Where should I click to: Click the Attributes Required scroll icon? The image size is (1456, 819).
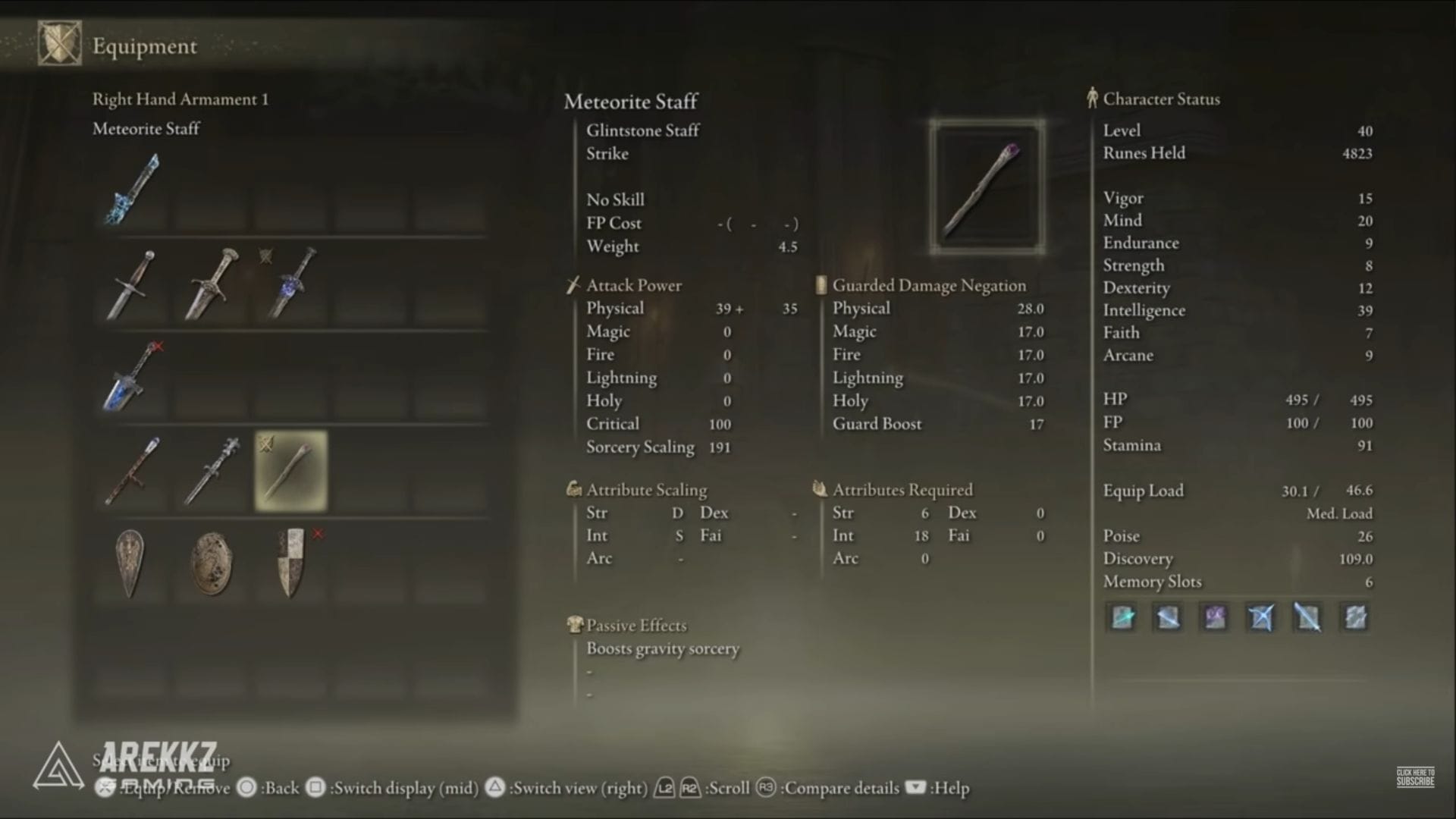[821, 489]
